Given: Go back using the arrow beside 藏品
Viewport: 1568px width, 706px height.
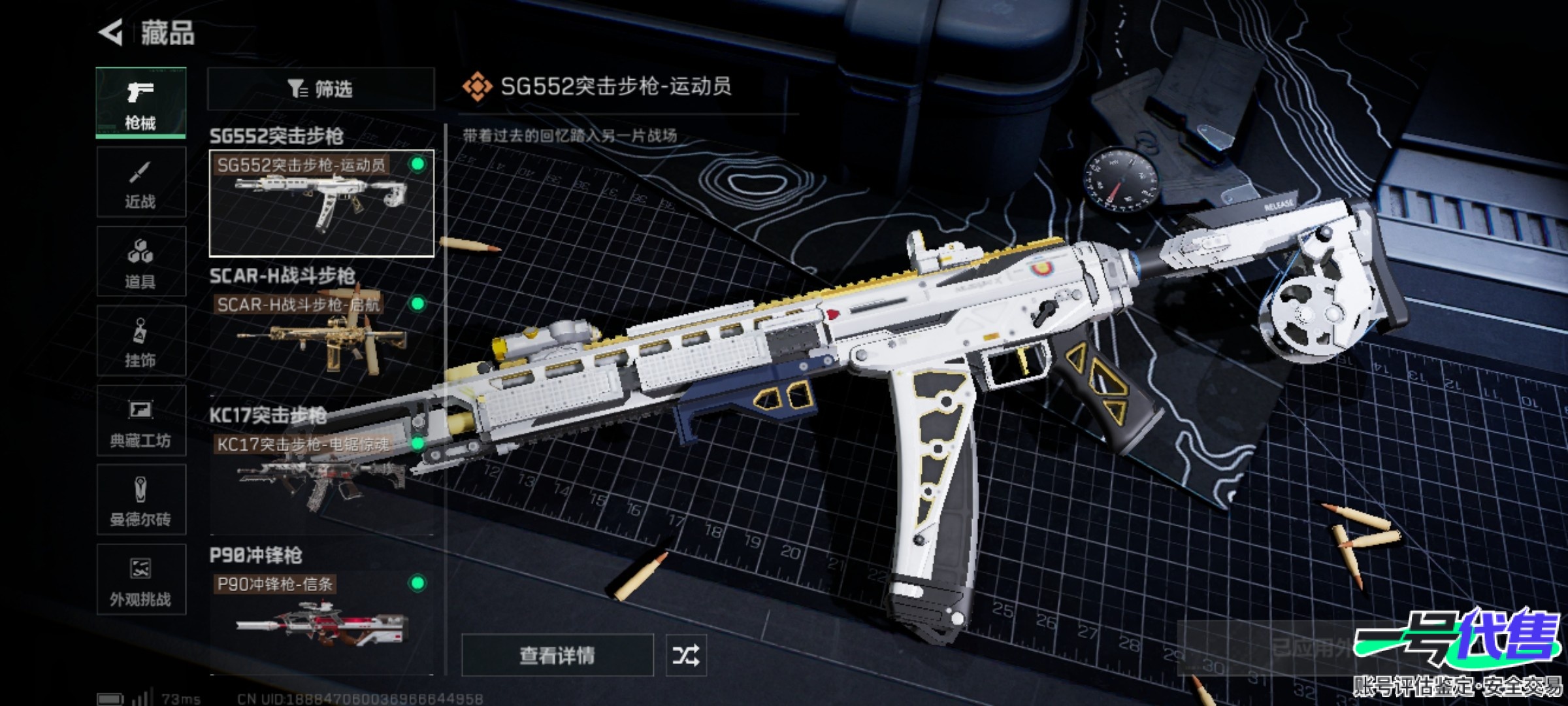Looking at the screenshot, I should [111, 33].
